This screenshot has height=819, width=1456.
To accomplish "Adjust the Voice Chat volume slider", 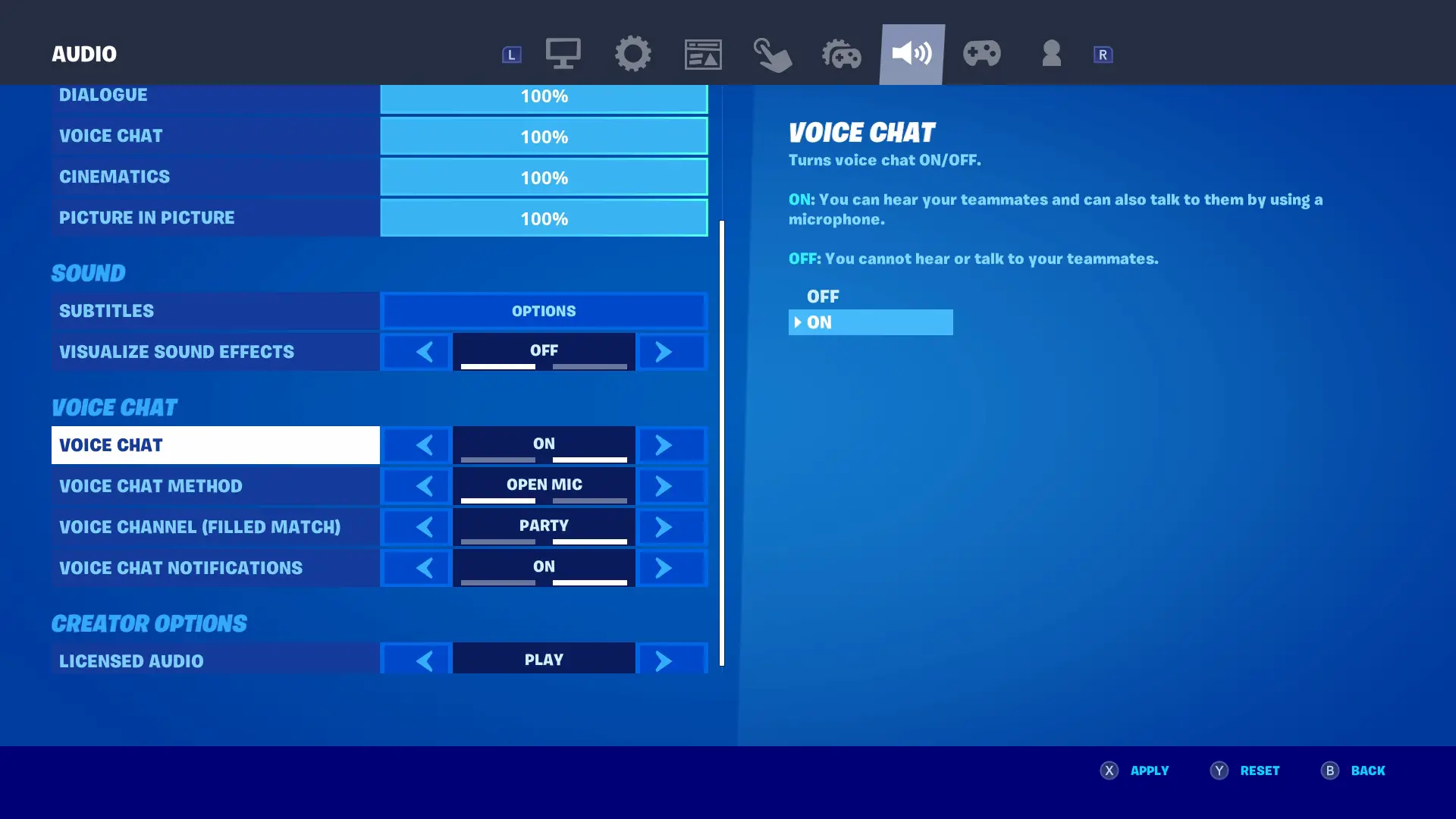I will point(543,136).
